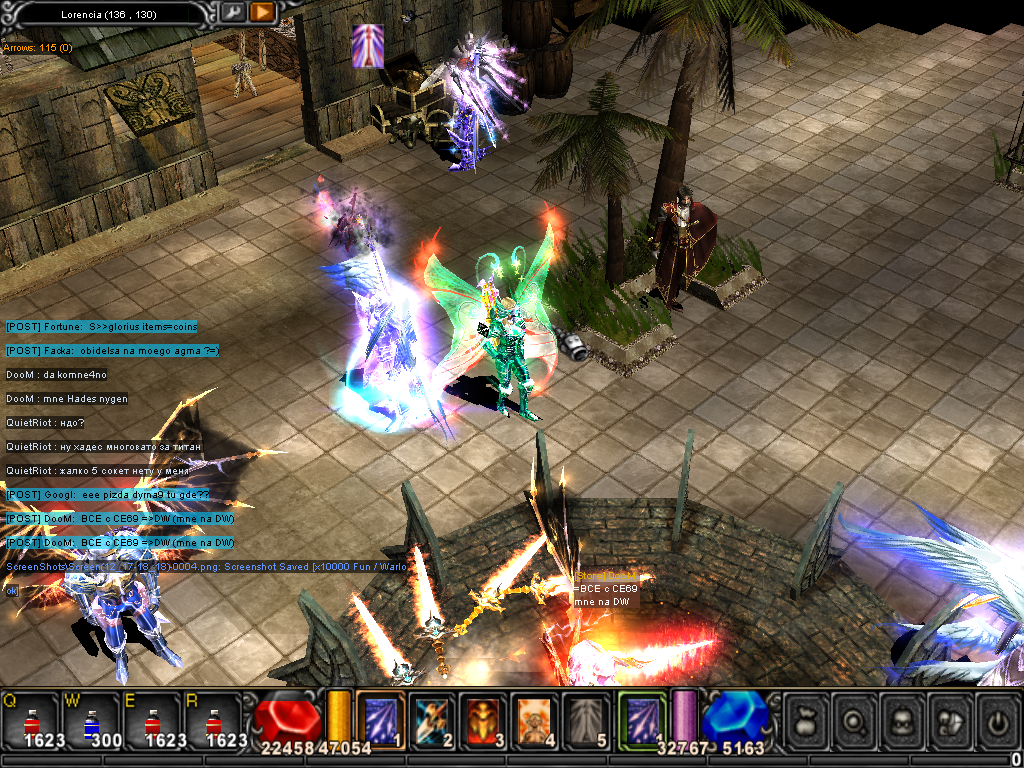Select the grey wings skill in slot 5
The width and height of the screenshot is (1024, 768).
pos(587,717)
